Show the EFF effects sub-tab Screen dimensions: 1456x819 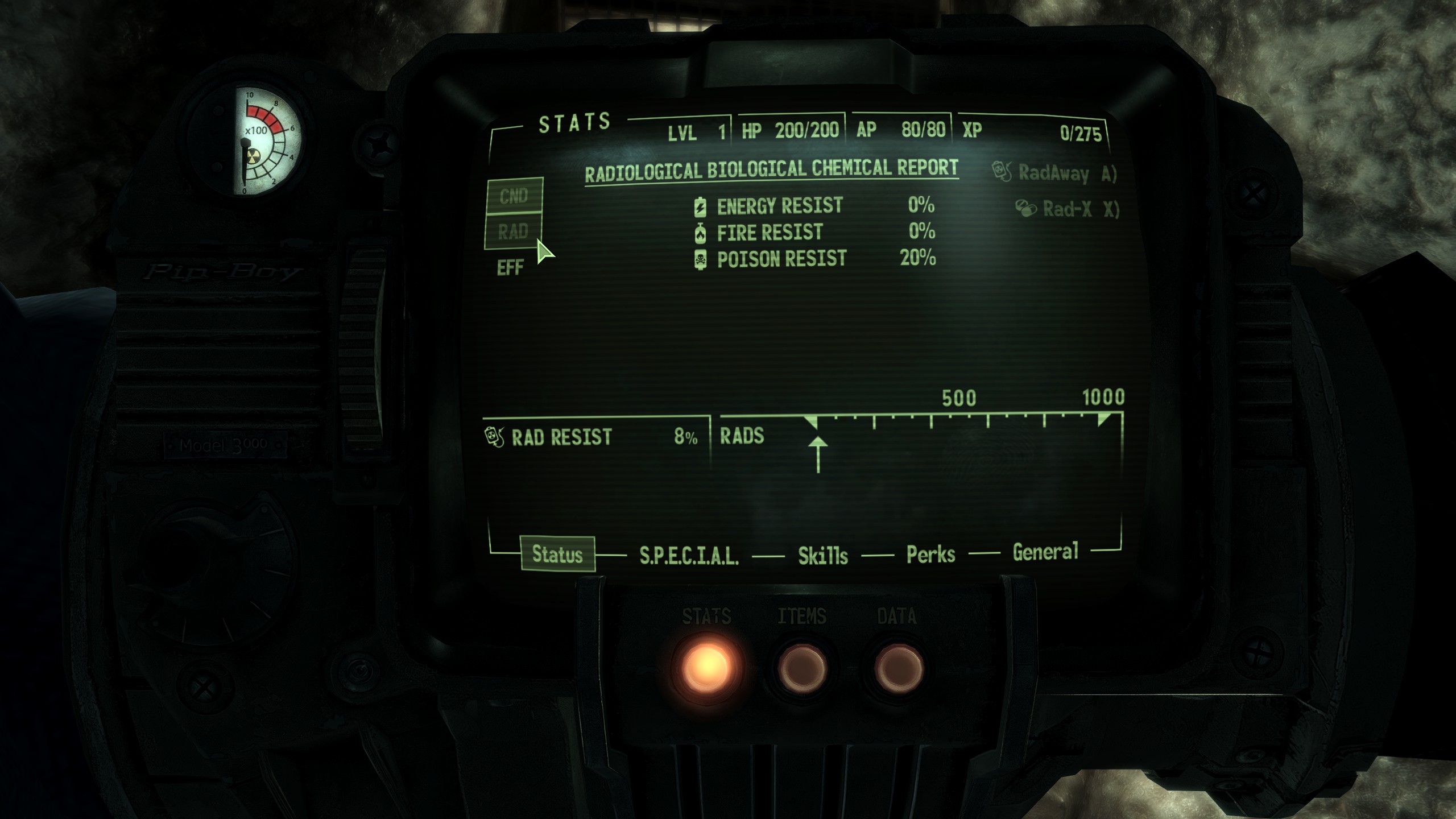[x=510, y=267]
